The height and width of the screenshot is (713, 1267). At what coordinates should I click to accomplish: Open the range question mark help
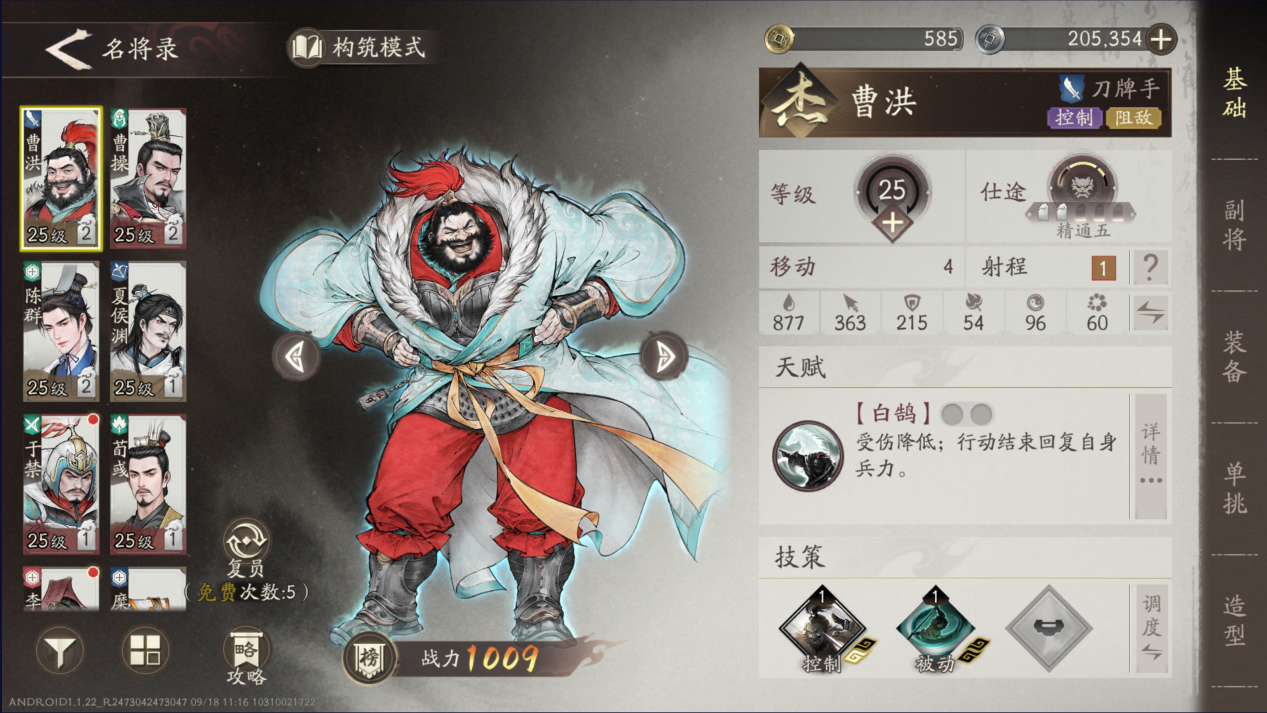[1151, 267]
